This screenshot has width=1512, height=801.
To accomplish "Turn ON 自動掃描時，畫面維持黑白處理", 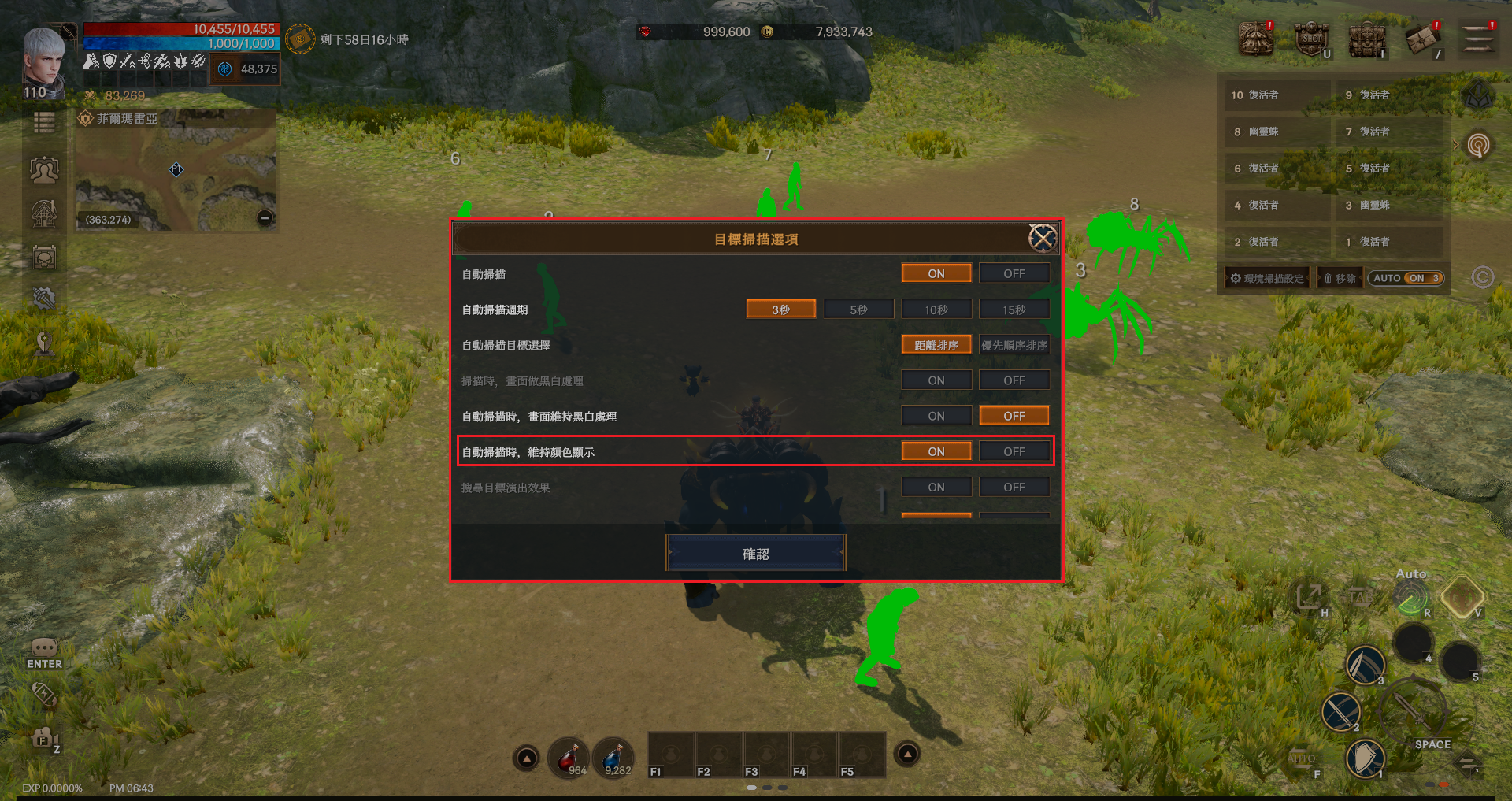I will pos(936,416).
